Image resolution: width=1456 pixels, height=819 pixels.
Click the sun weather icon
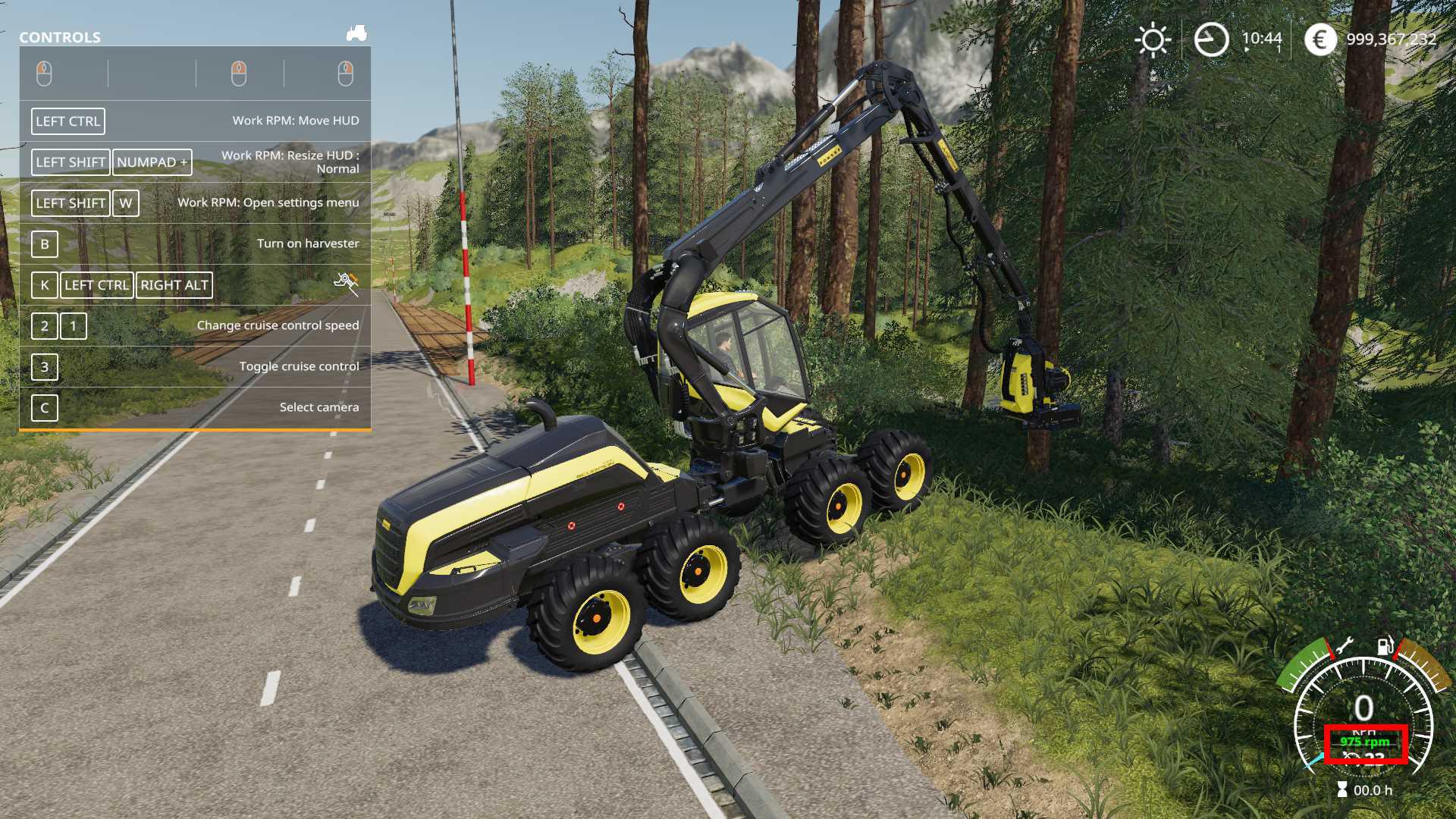click(1153, 39)
